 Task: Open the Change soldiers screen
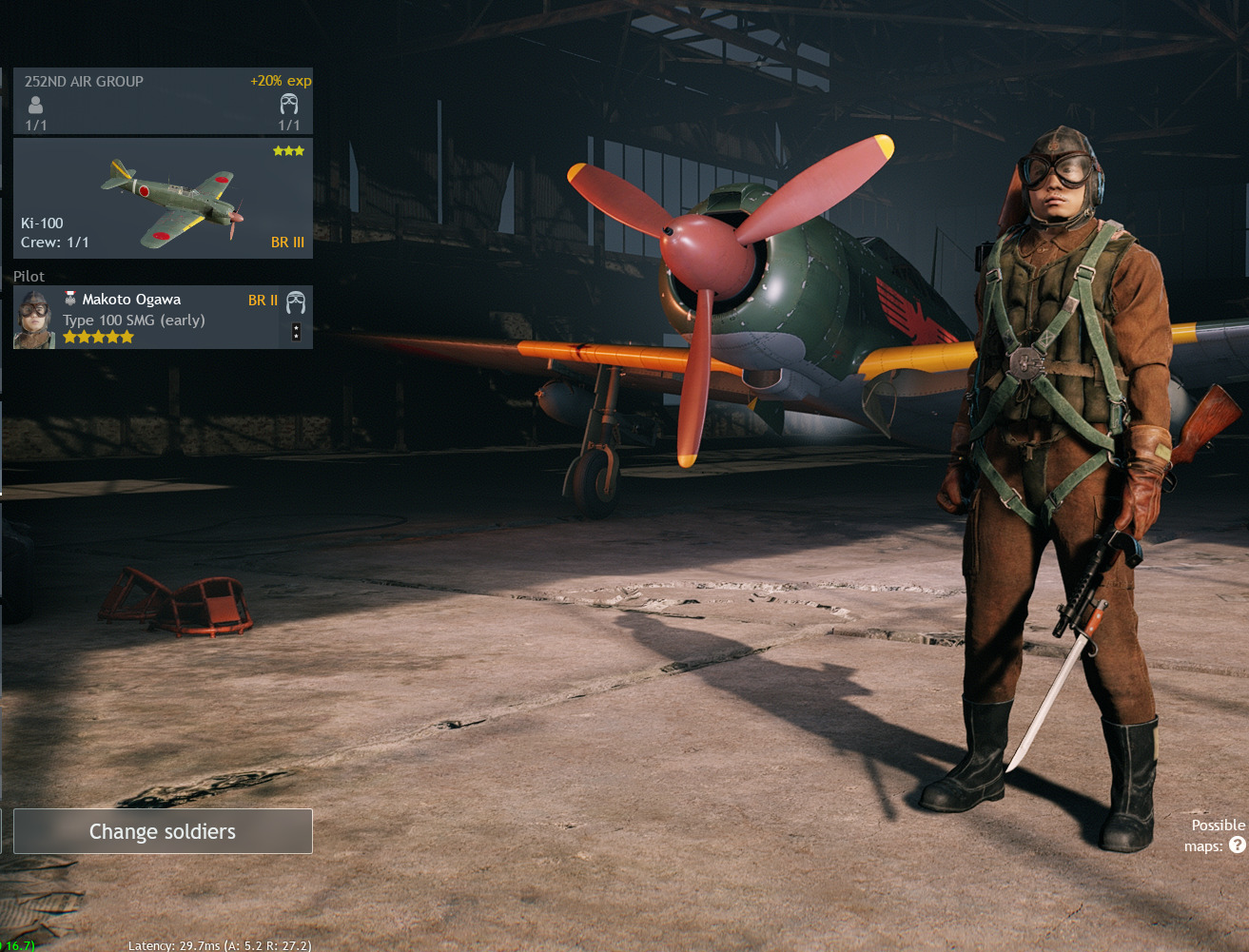[163, 831]
